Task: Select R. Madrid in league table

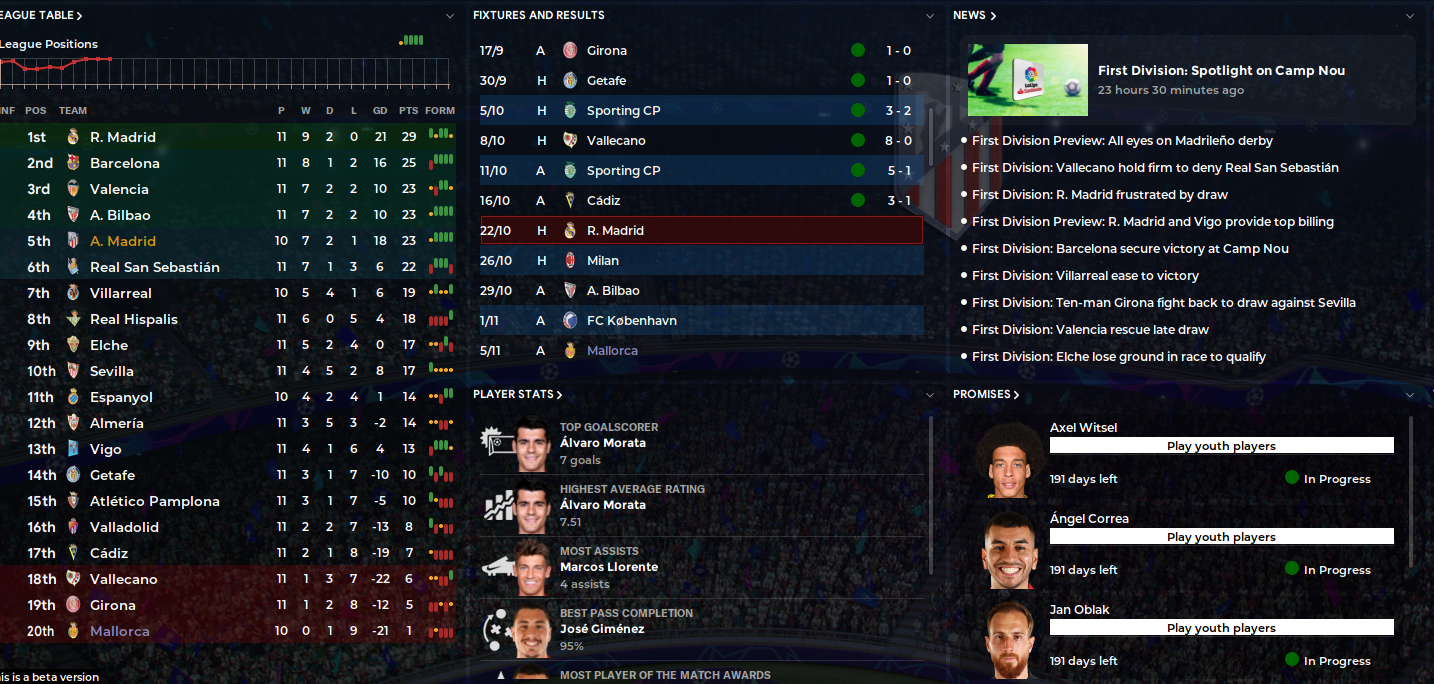Action: 123,137
